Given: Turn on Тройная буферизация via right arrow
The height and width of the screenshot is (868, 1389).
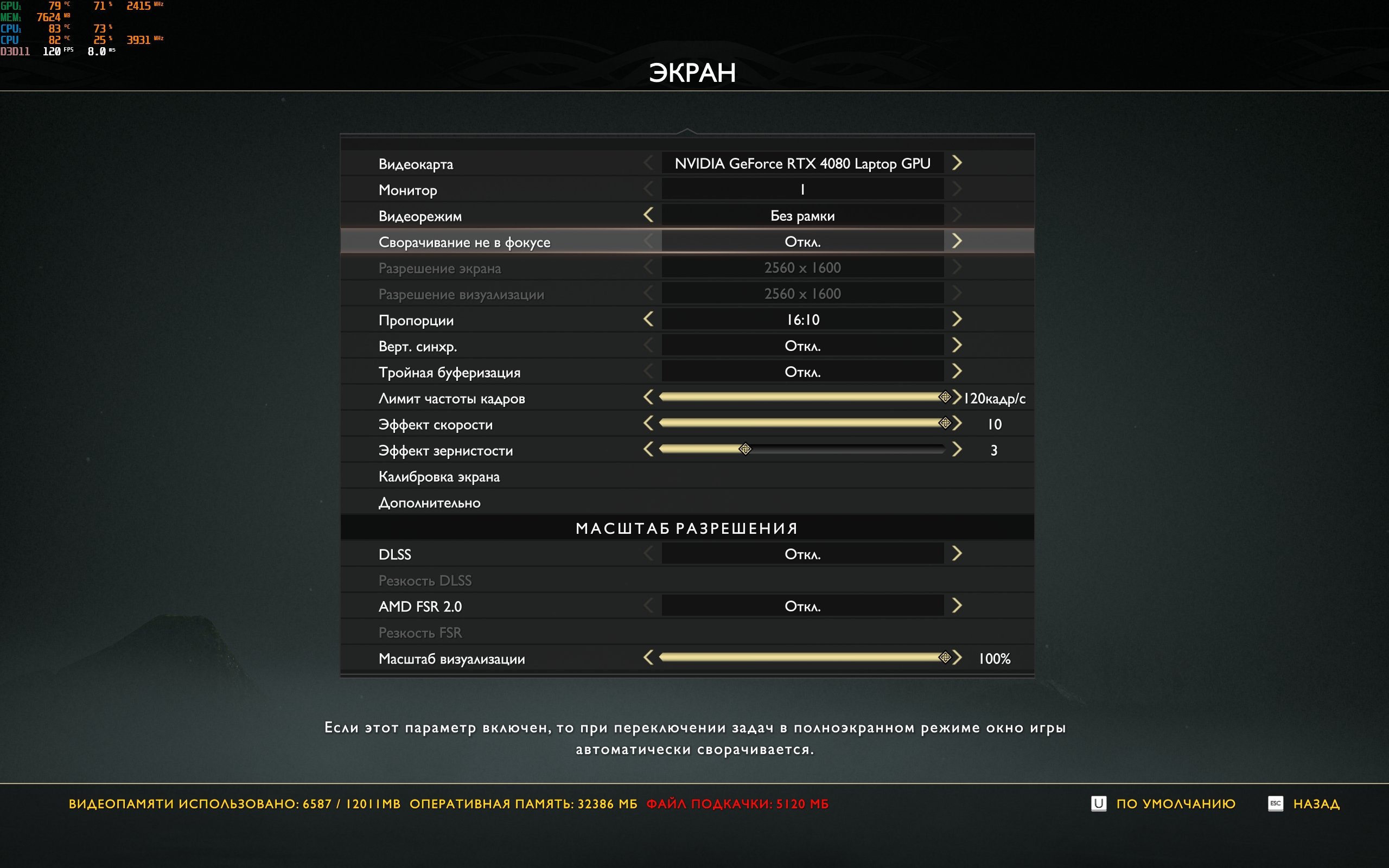Looking at the screenshot, I should 956,372.
